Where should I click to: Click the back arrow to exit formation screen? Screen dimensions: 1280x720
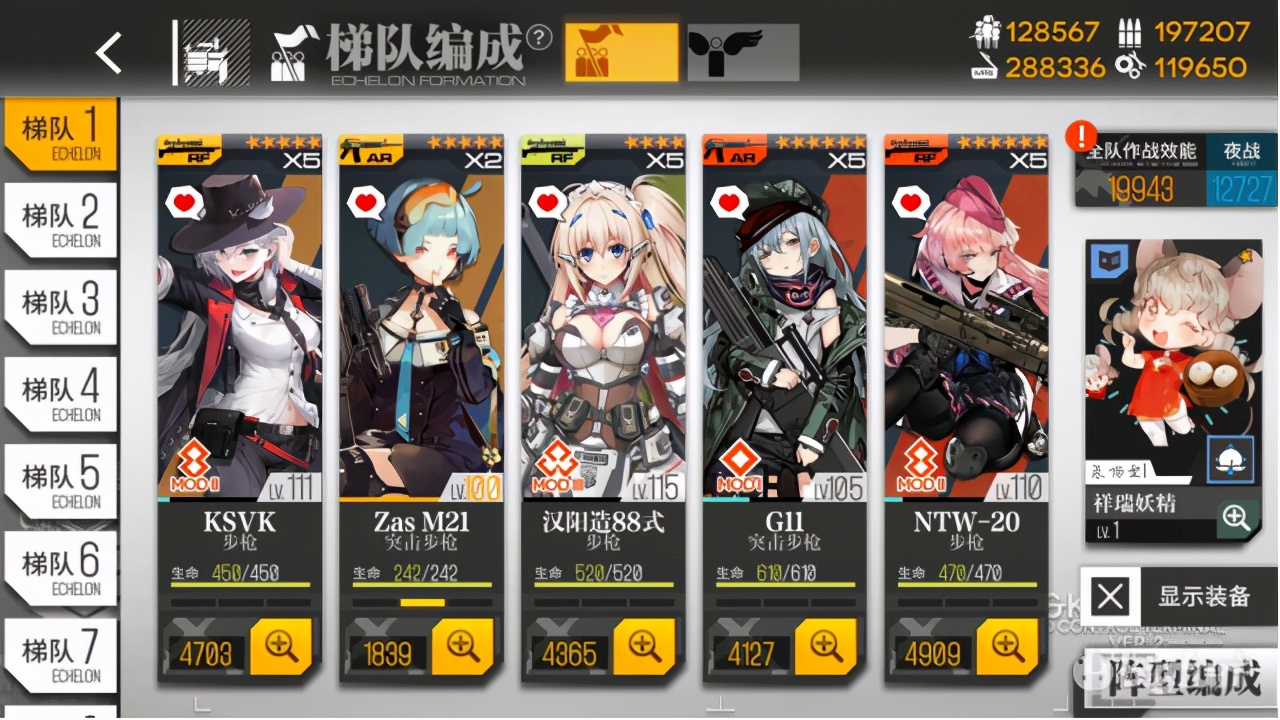[x=108, y=52]
